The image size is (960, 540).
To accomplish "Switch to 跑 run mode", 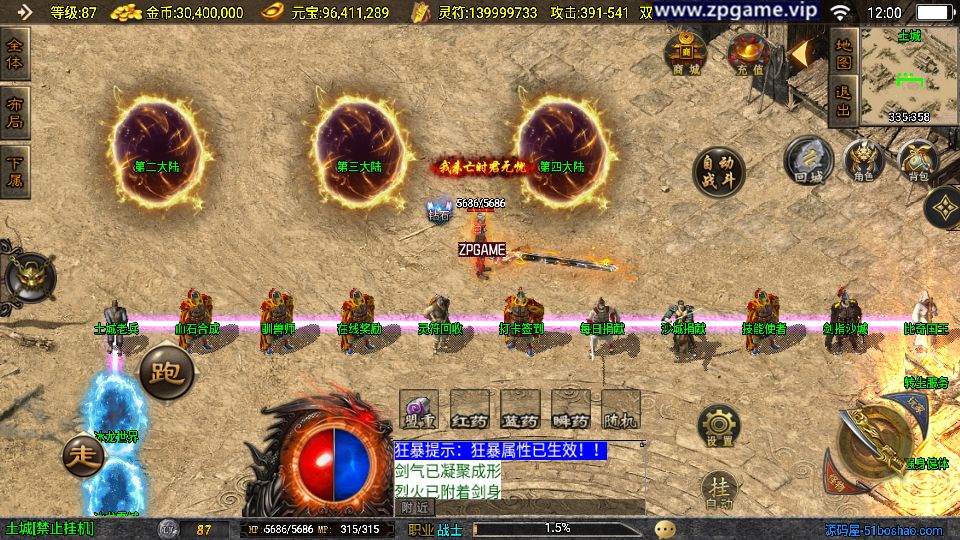I will point(166,372).
